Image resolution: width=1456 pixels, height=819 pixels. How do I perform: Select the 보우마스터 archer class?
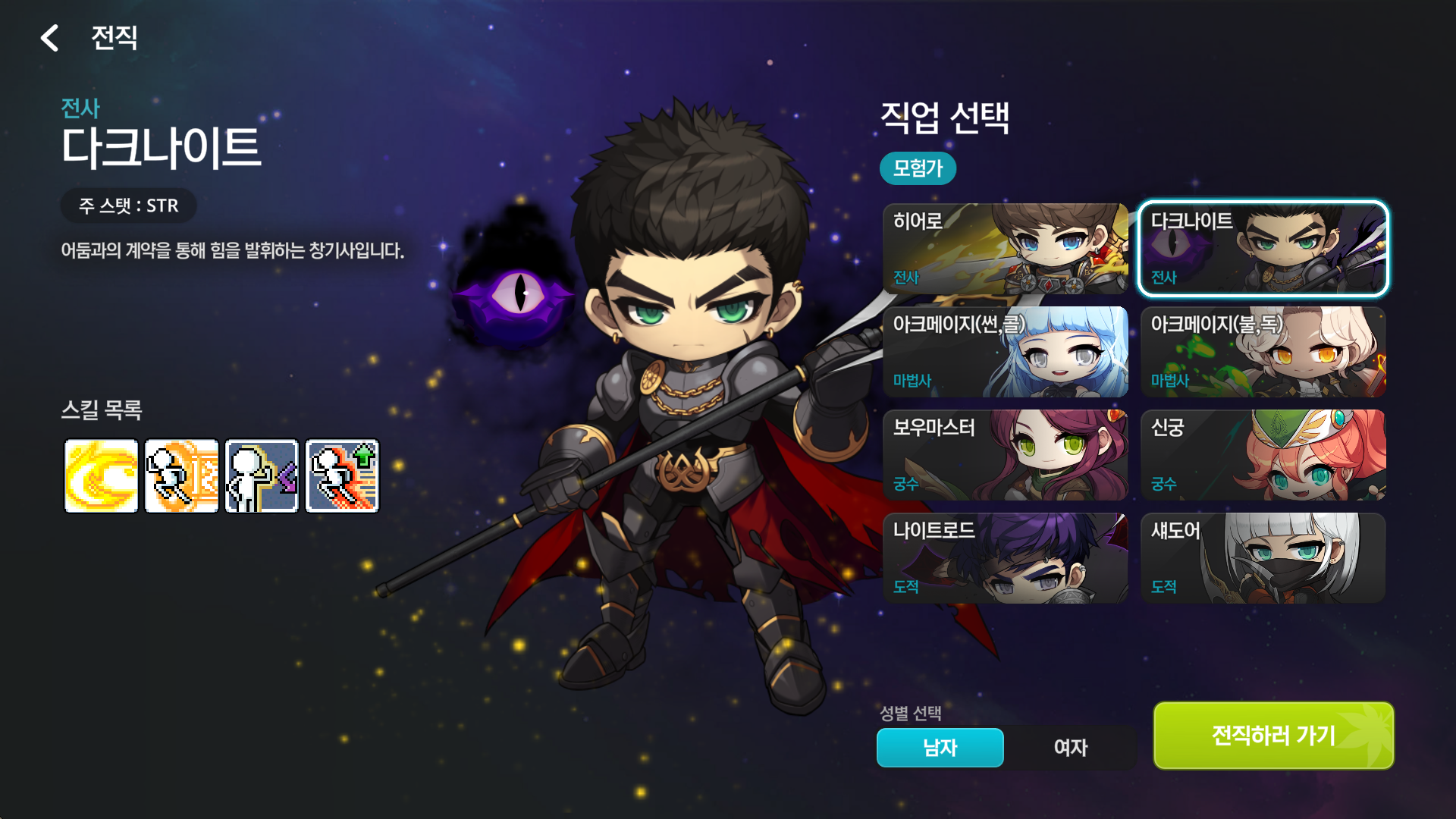pyautogui.click(x=1006, y=455)
